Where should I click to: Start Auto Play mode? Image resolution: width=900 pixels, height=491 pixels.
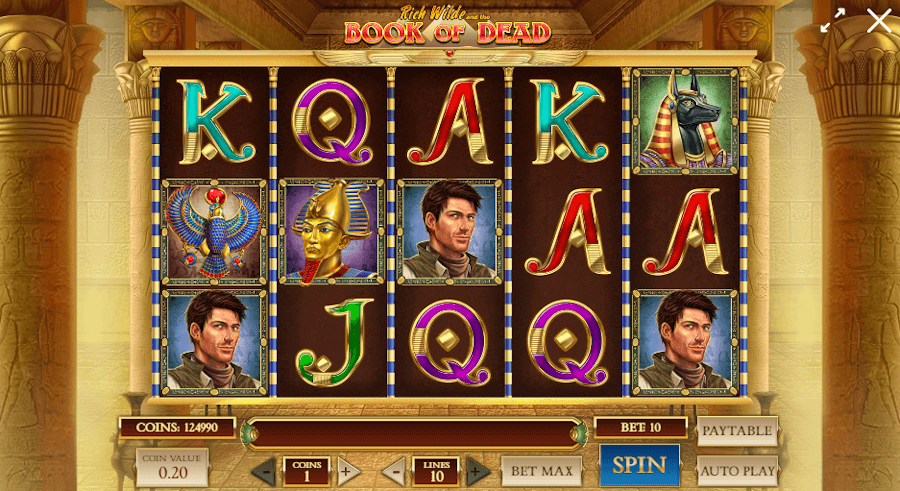pyautogui.click(x=737, y=470)
